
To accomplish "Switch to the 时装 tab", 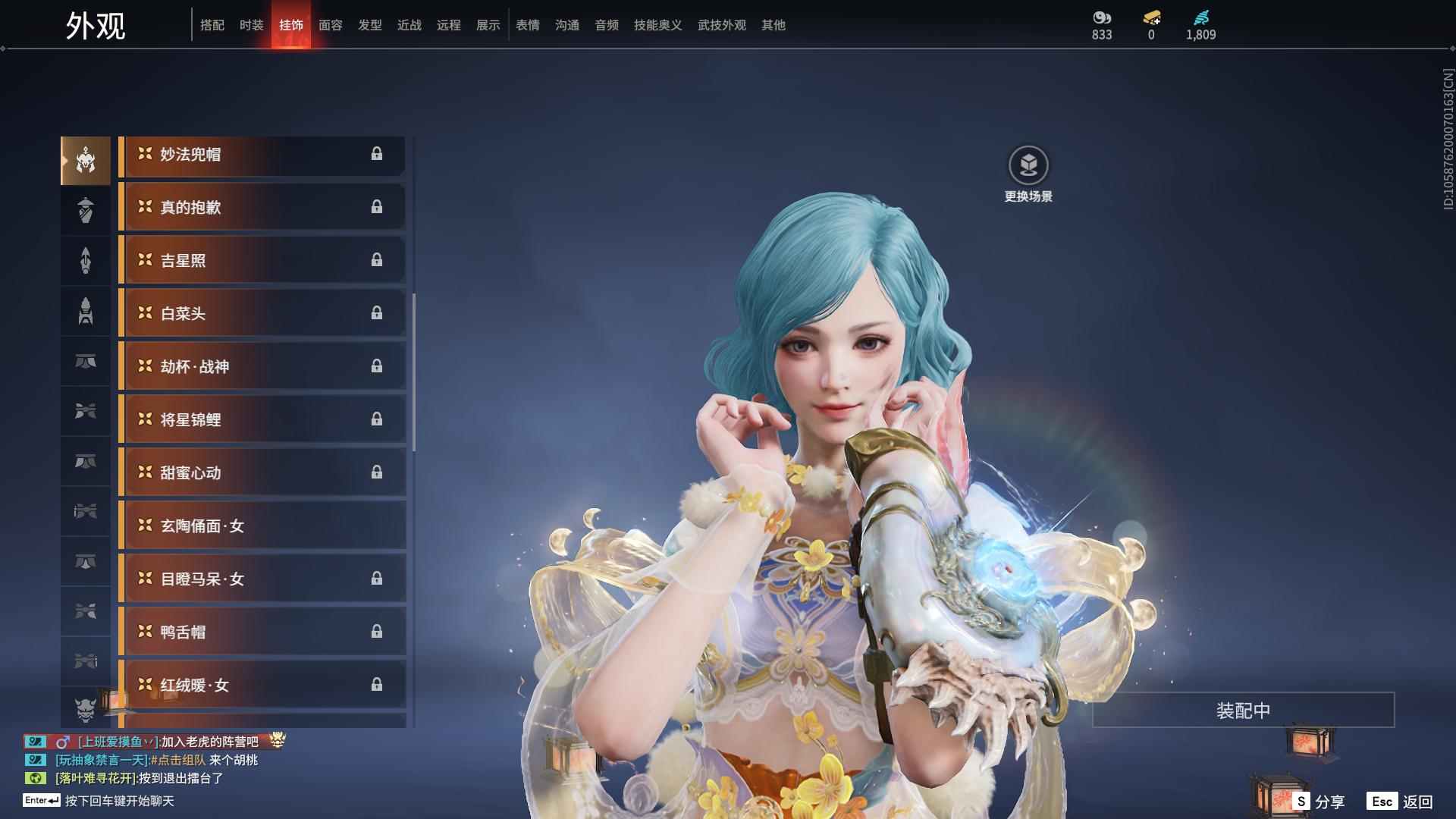I will click(251, 25).
